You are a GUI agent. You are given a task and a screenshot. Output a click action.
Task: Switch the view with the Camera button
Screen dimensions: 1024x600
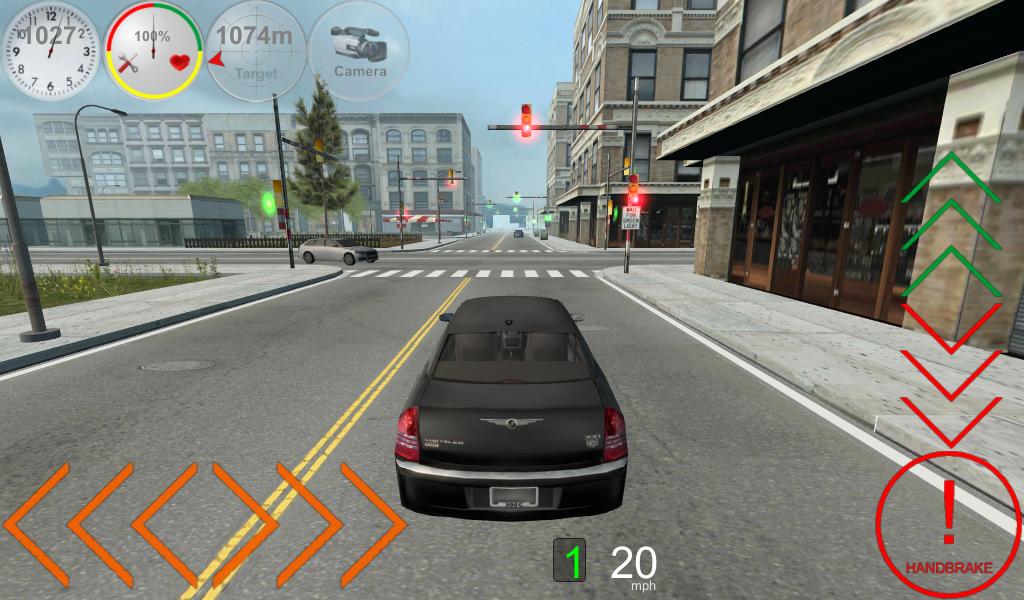[x=359, y=49]
